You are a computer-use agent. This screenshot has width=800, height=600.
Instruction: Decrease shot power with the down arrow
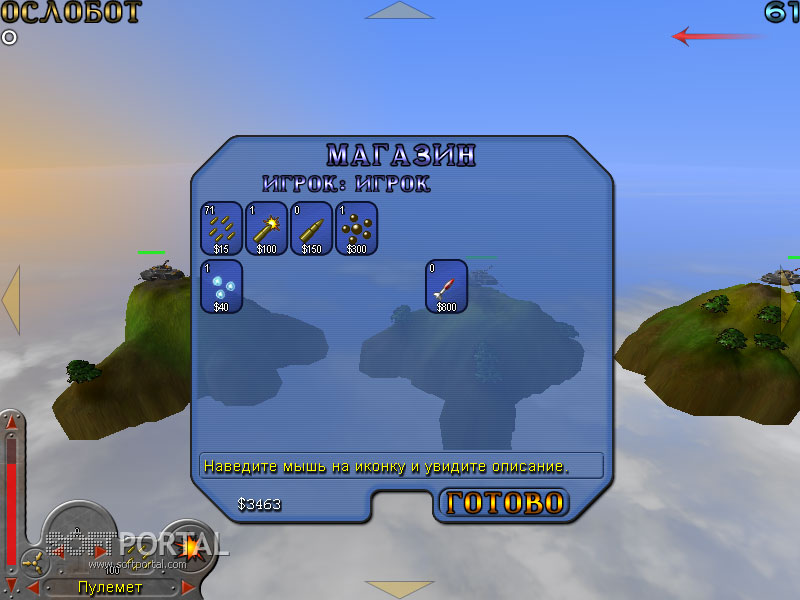click(11, 582)
